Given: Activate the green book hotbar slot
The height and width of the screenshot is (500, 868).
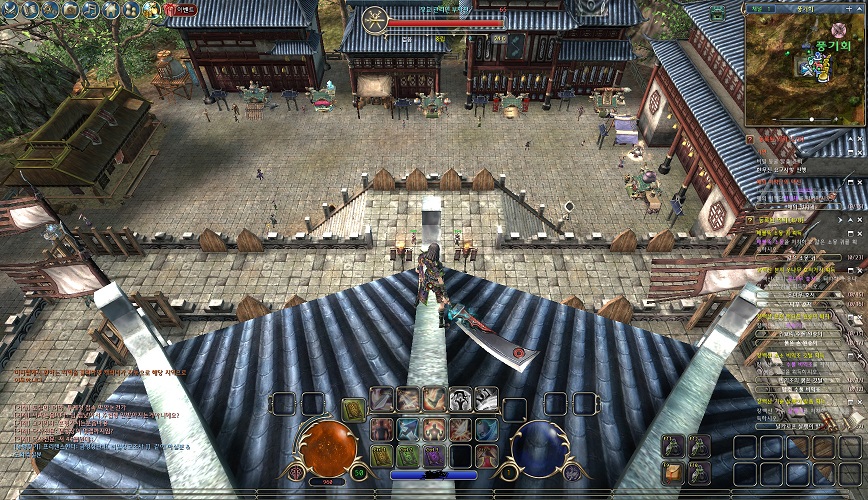Looking at the screenshot, I should point(407,456).
